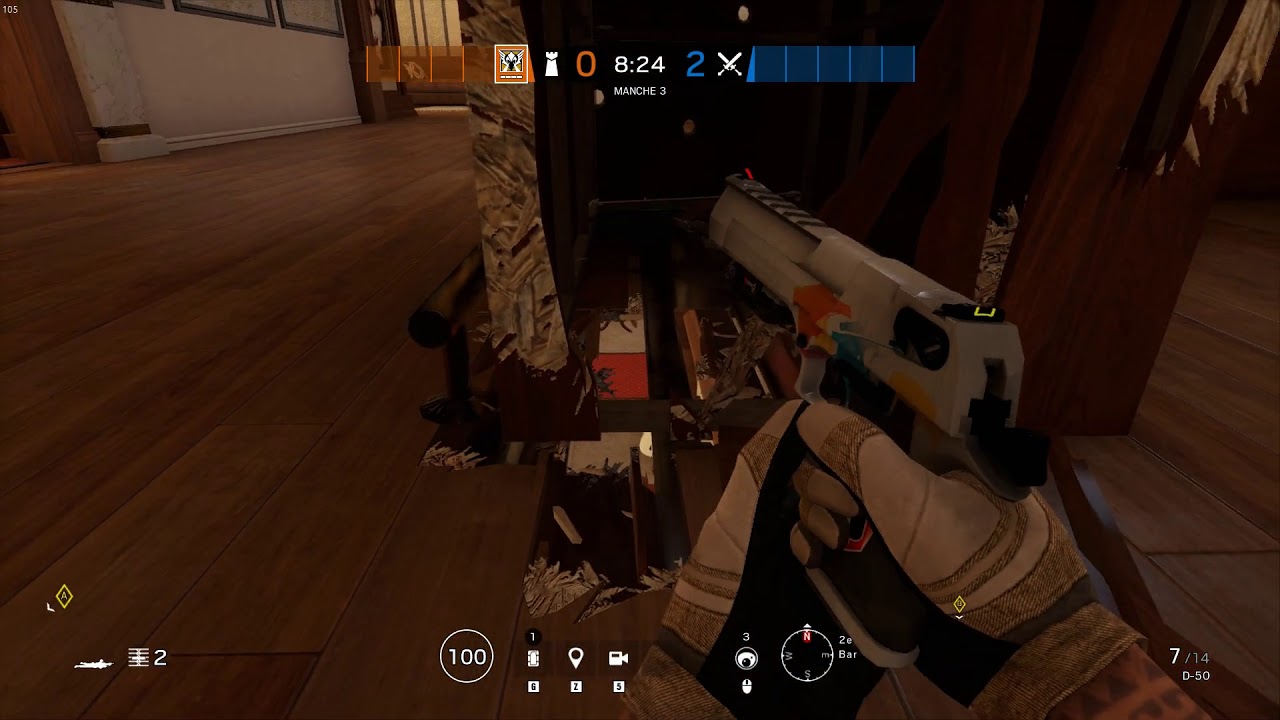Click the crossed swords attackers icon

coord(731,64)
